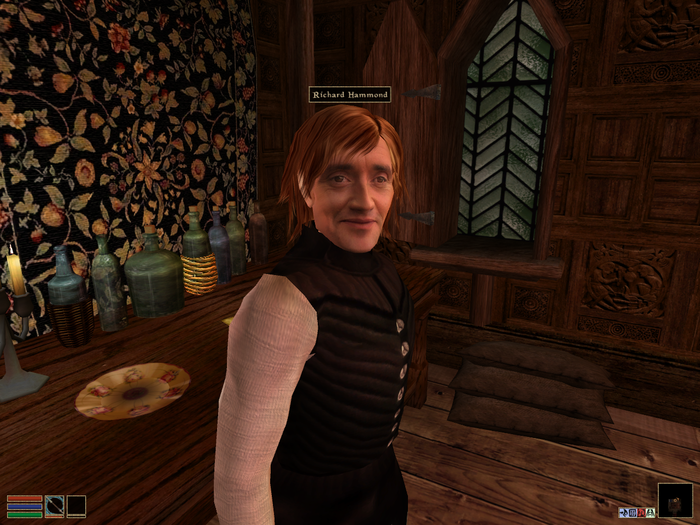The image size is (700, 525).
Task: Click the equipped weapon icon in the HUD
Action: [55, 506]
